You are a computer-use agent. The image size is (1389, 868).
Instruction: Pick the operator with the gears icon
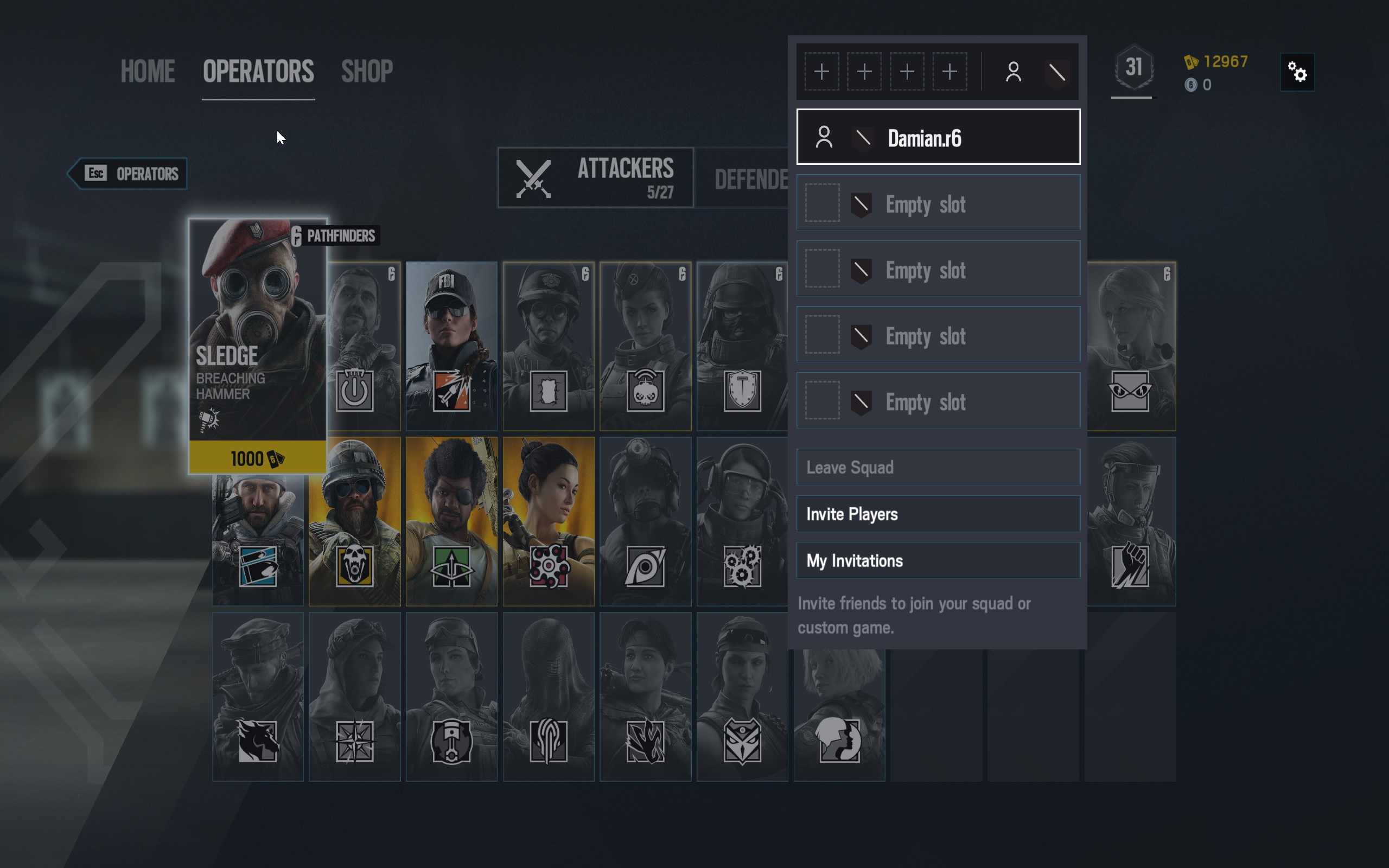click(x=742, y=521)
